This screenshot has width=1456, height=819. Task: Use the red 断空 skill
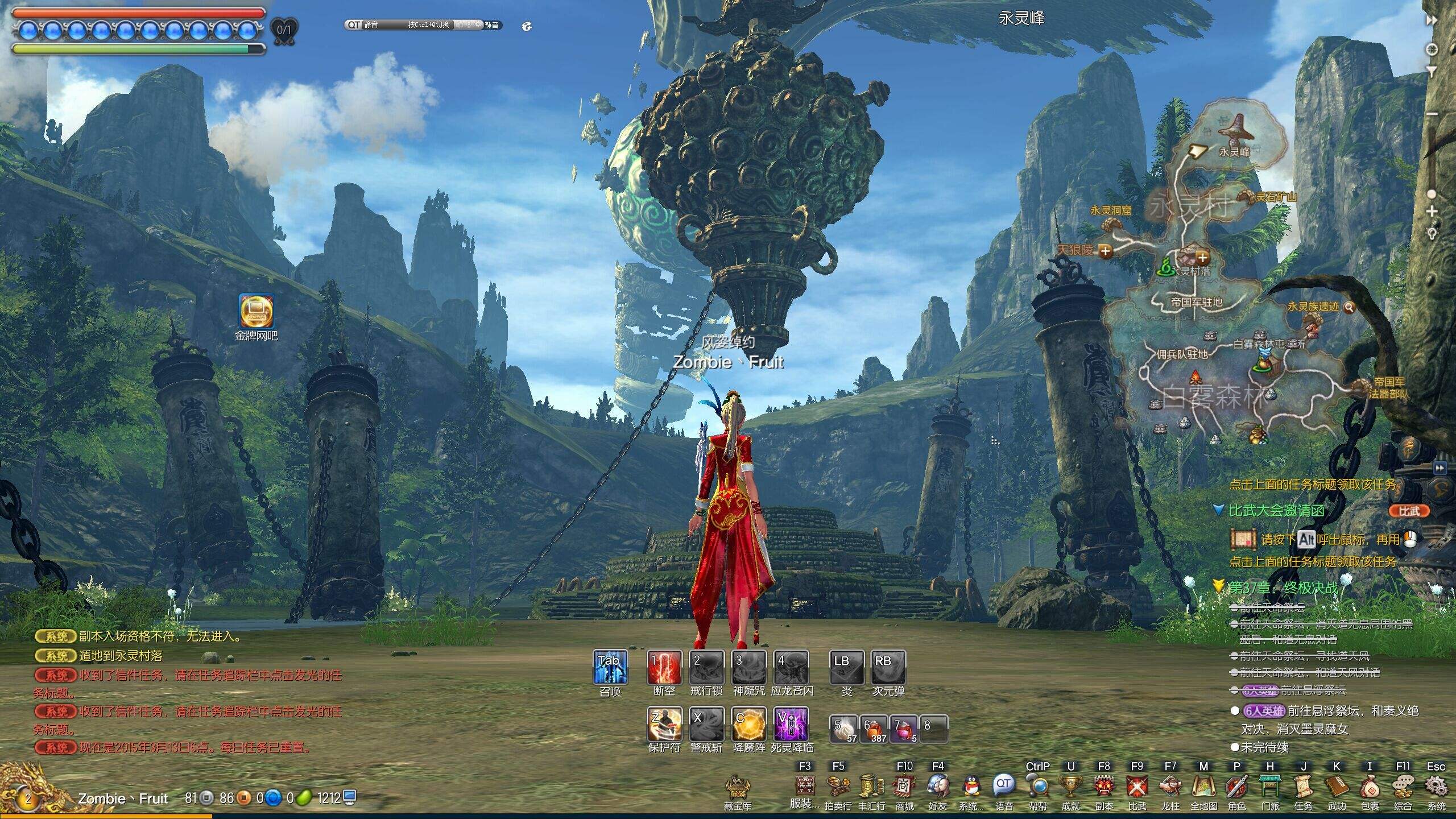click(x=664, y=667)
